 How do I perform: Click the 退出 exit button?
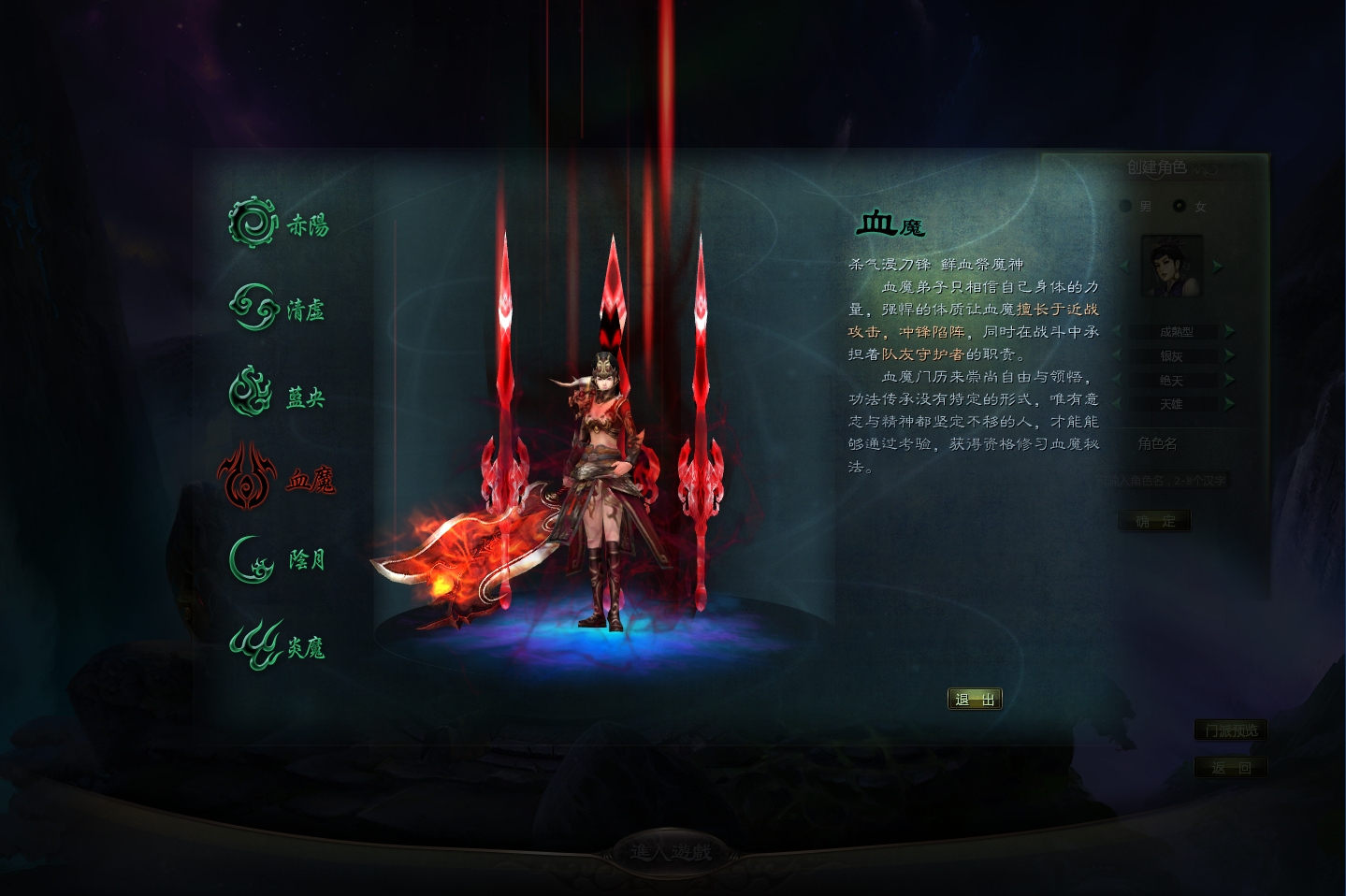click(975, 700)
